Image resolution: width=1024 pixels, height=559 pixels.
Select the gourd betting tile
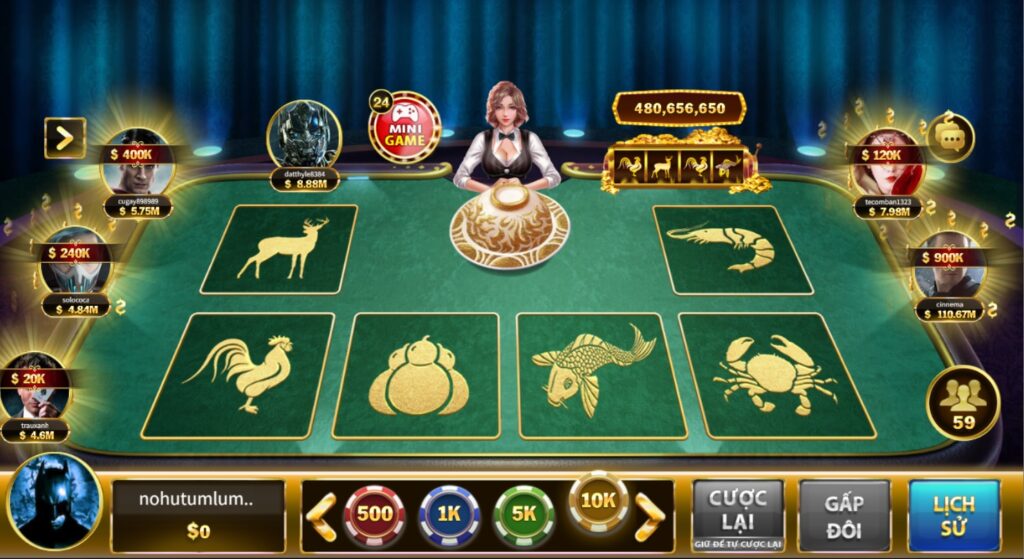(417, 376)
